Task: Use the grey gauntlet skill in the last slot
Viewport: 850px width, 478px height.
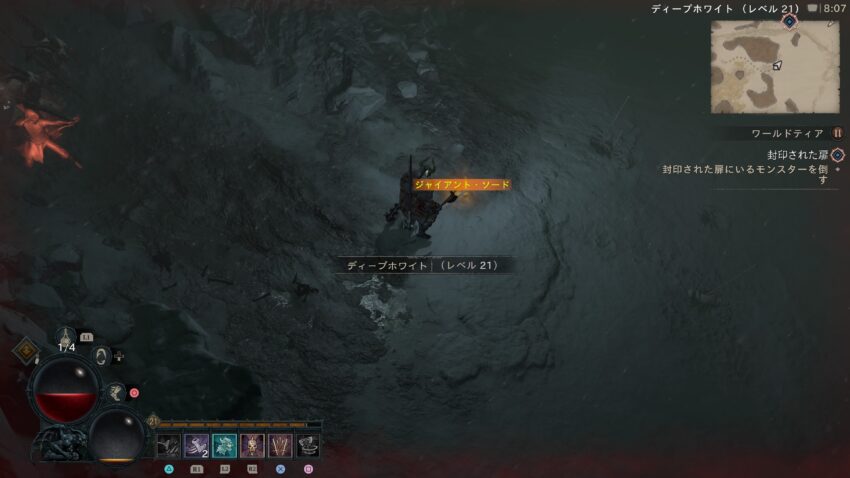Action: click(x=308, y=446)
